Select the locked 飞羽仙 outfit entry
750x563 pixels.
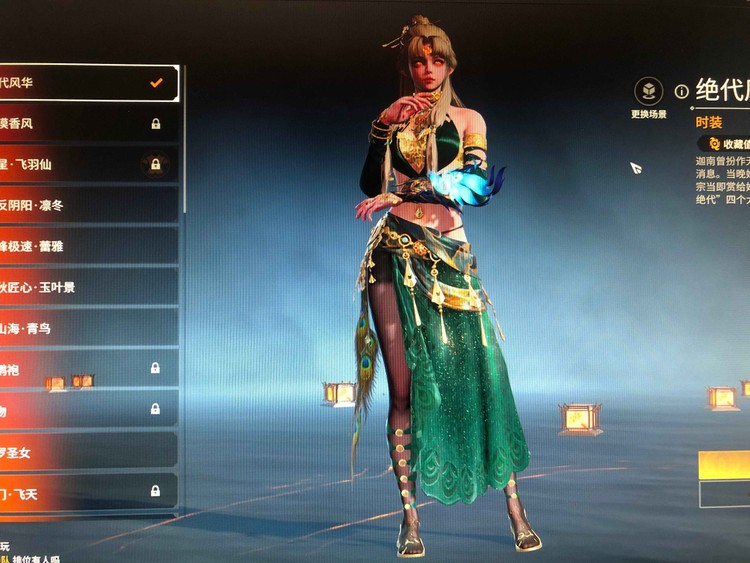click(x=88, y=164)
